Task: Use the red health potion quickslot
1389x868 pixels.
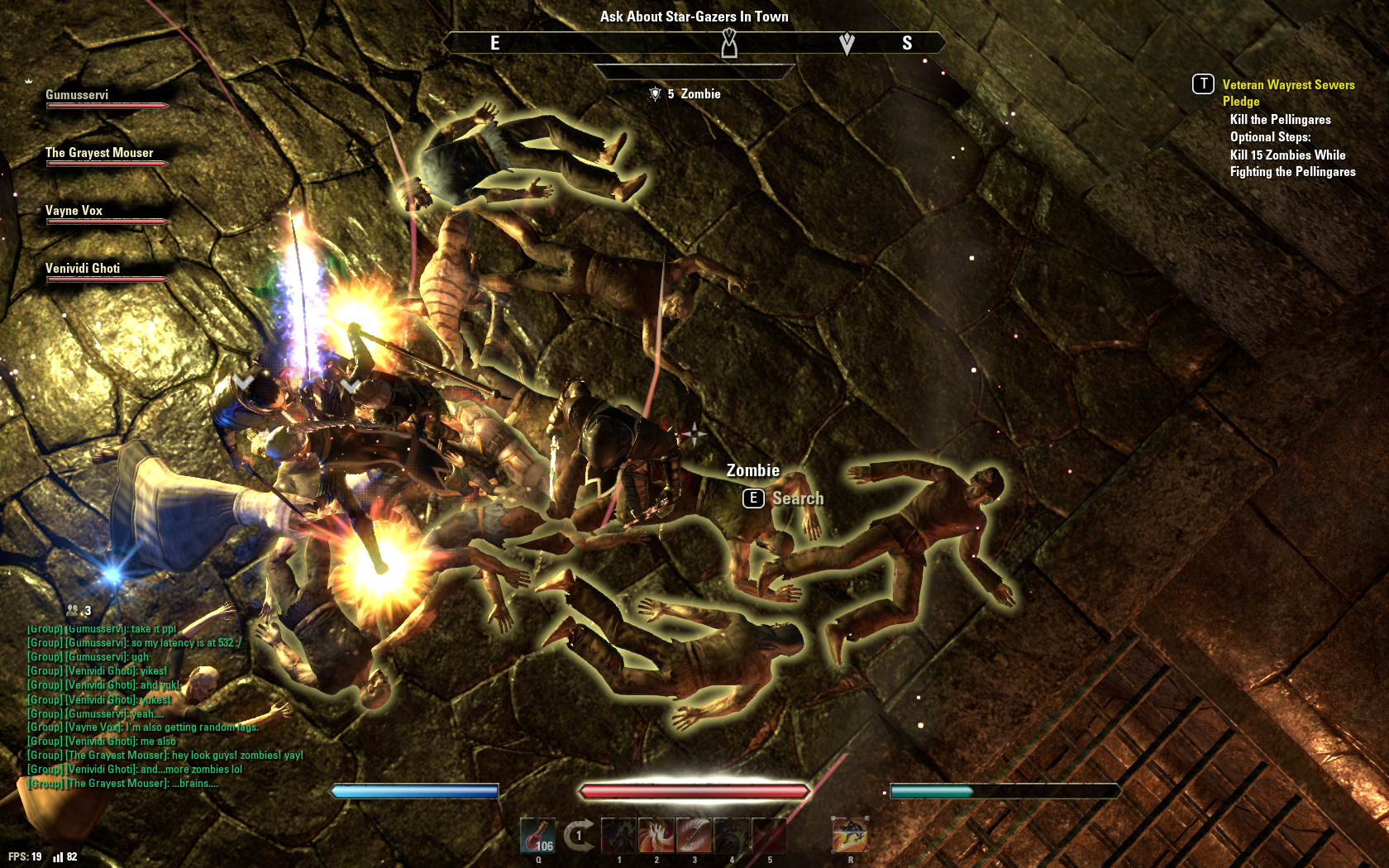Action: 537,835
